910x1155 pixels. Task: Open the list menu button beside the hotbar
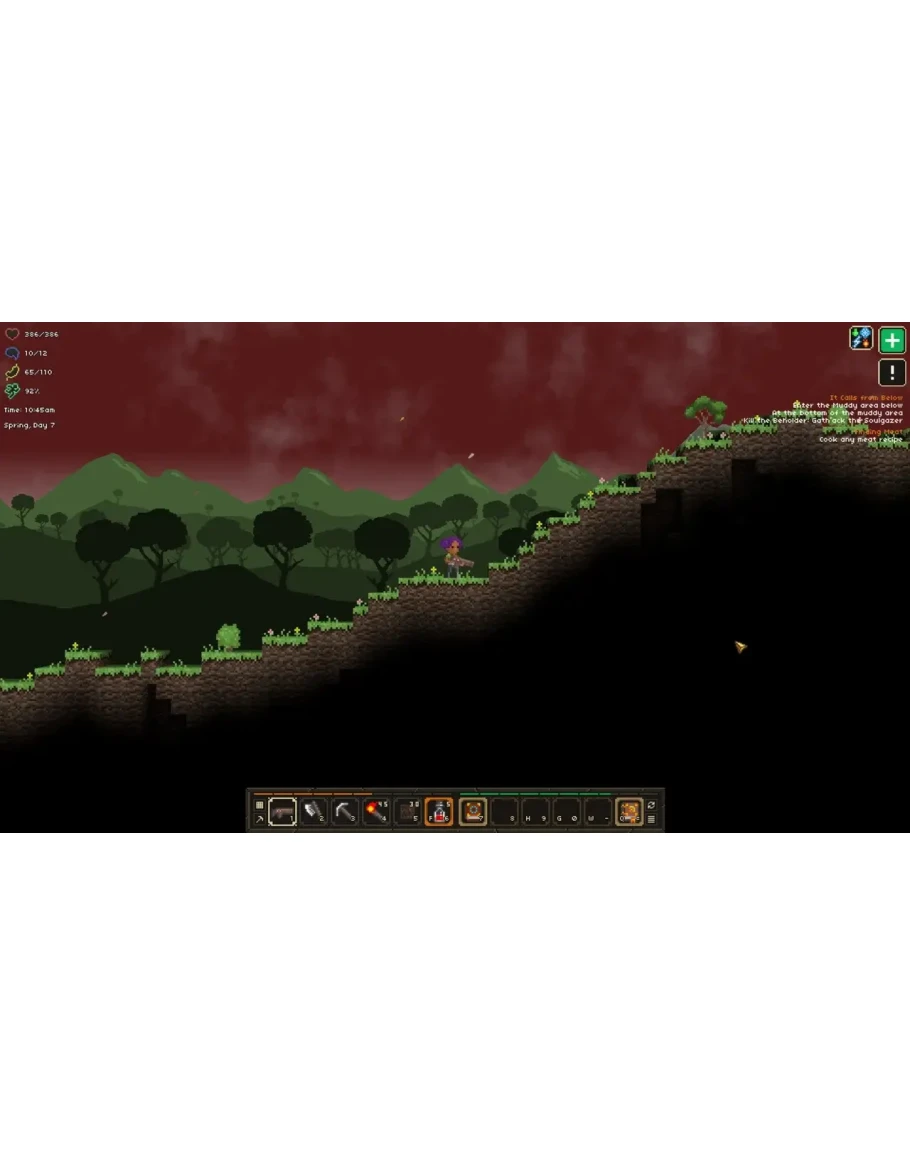click(x=652, y=819)
